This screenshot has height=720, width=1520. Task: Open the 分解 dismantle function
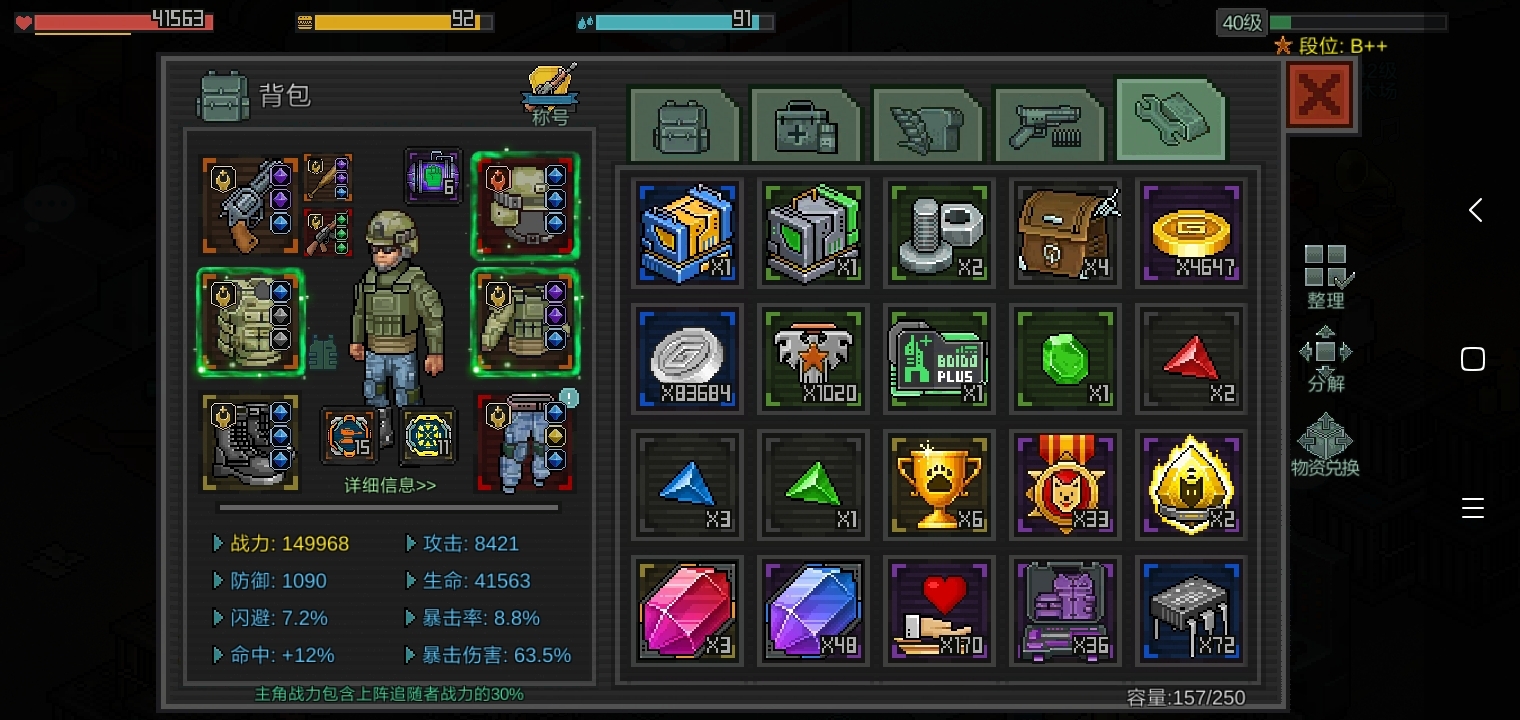[1326, 360]
